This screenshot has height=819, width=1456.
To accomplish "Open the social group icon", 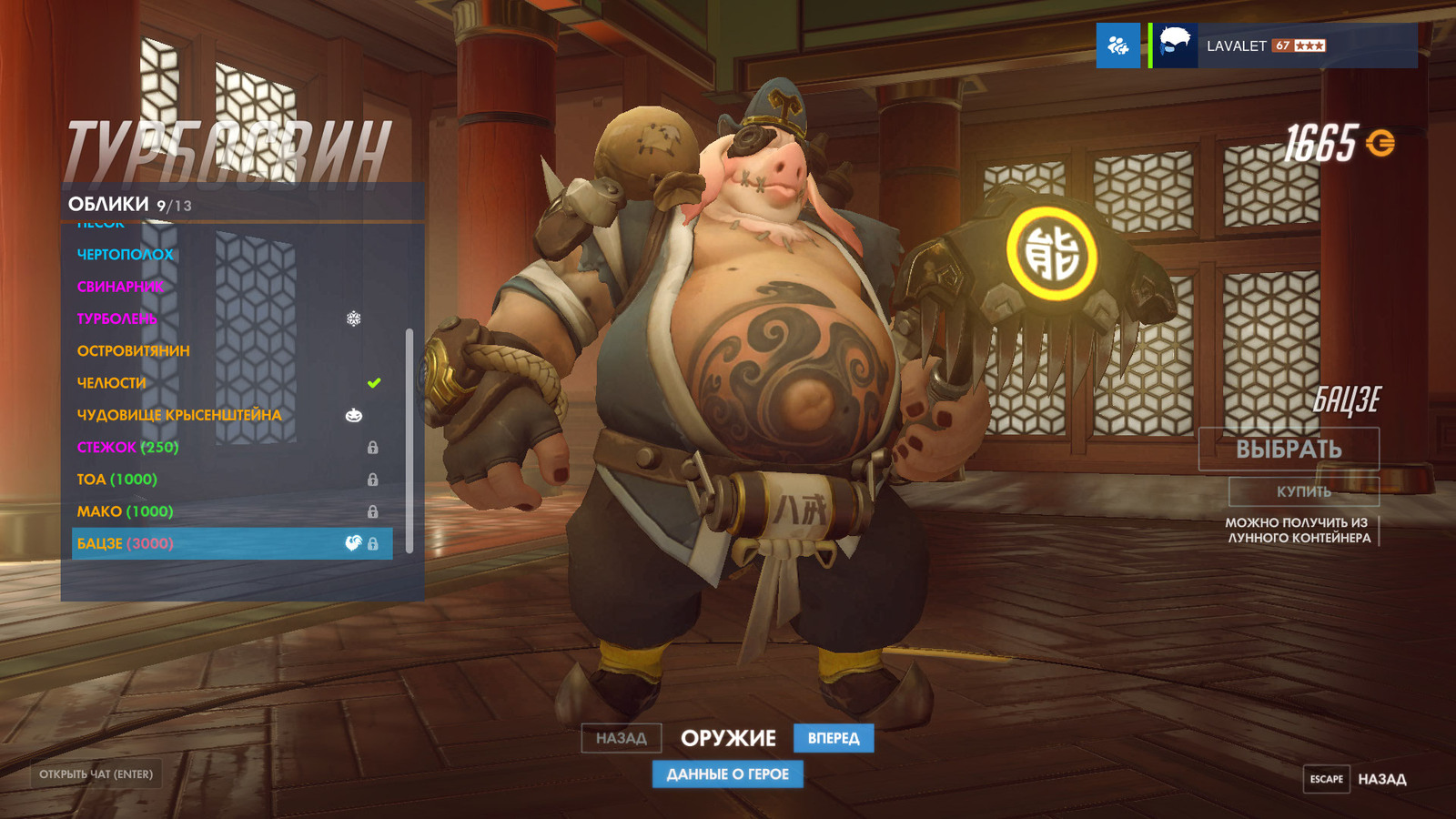I will [1118, 45].
